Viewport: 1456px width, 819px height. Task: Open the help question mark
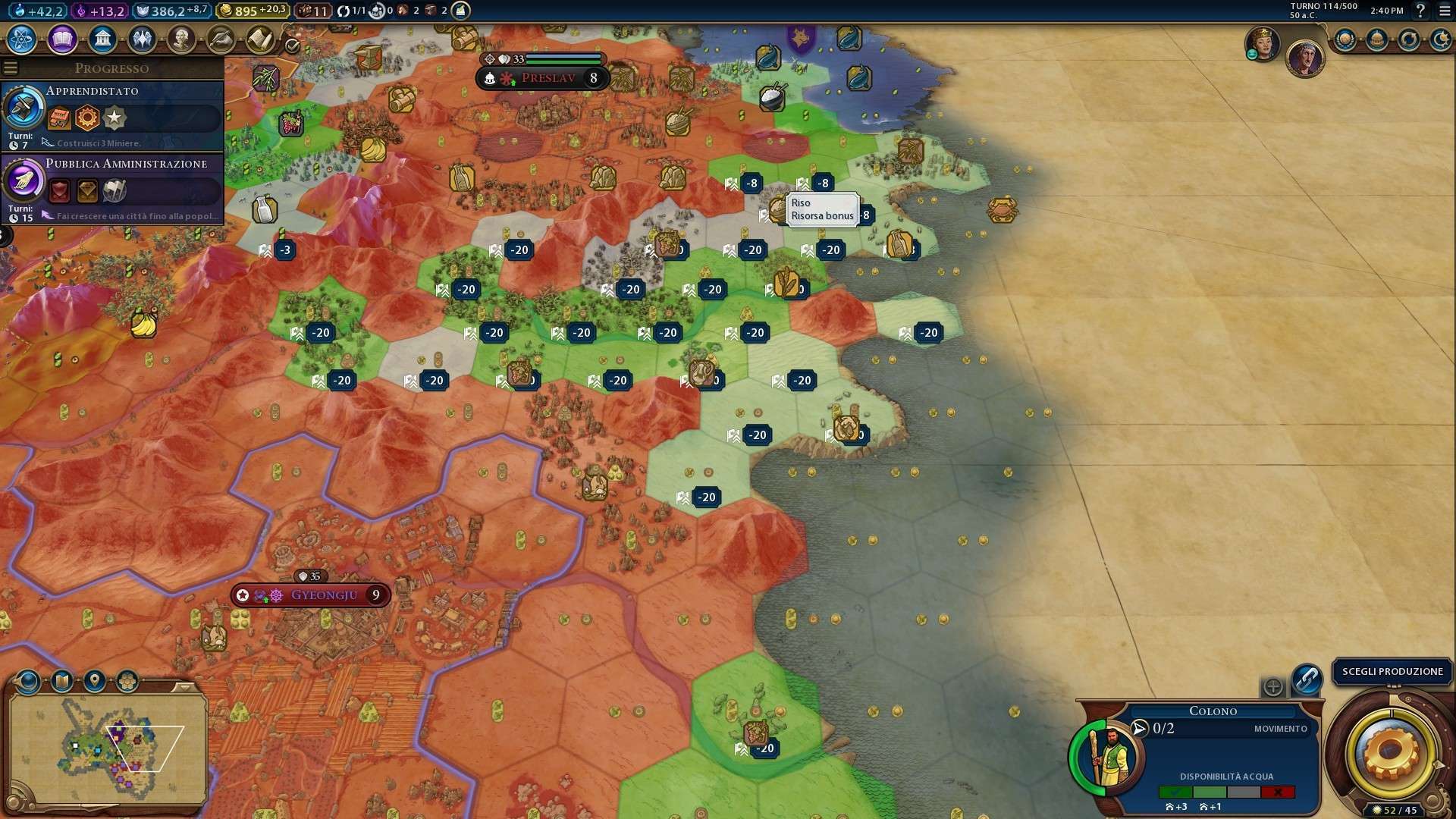pos(1421,11)
